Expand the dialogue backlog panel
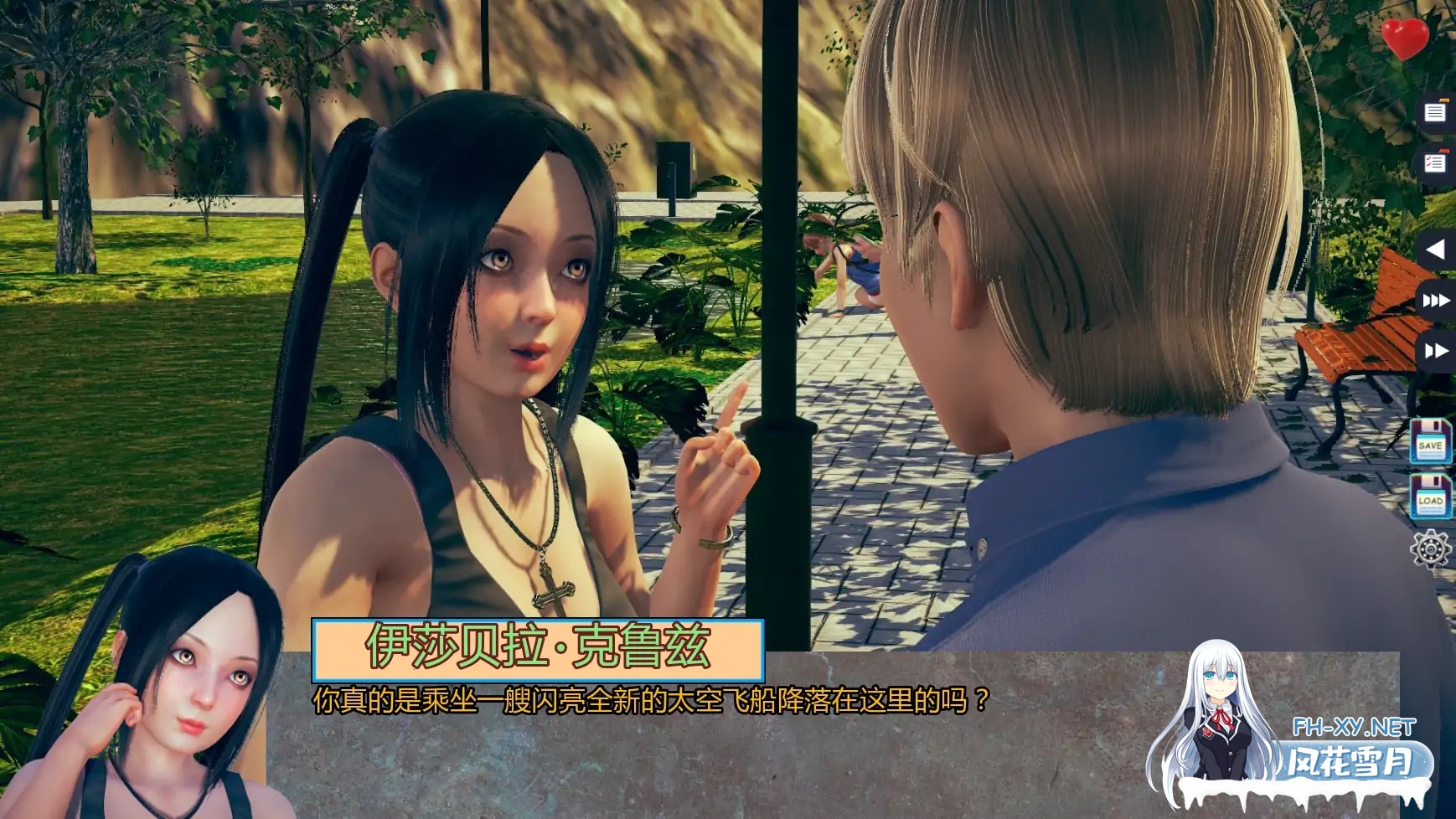Image resolution: width=1456 pixels, height=819 pixels. click(1436, 111)
